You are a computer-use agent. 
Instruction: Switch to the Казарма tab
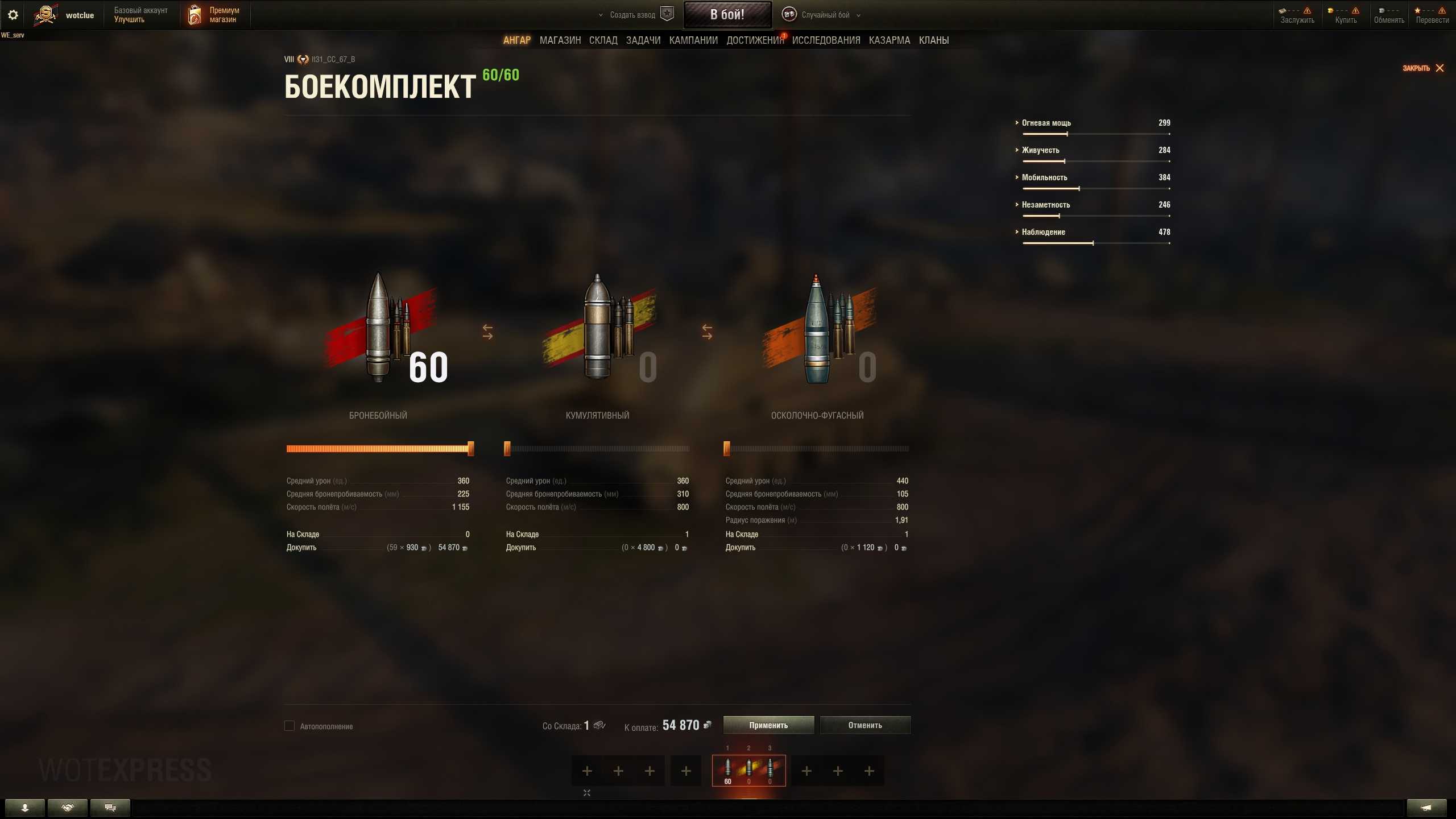coord(890,40)
